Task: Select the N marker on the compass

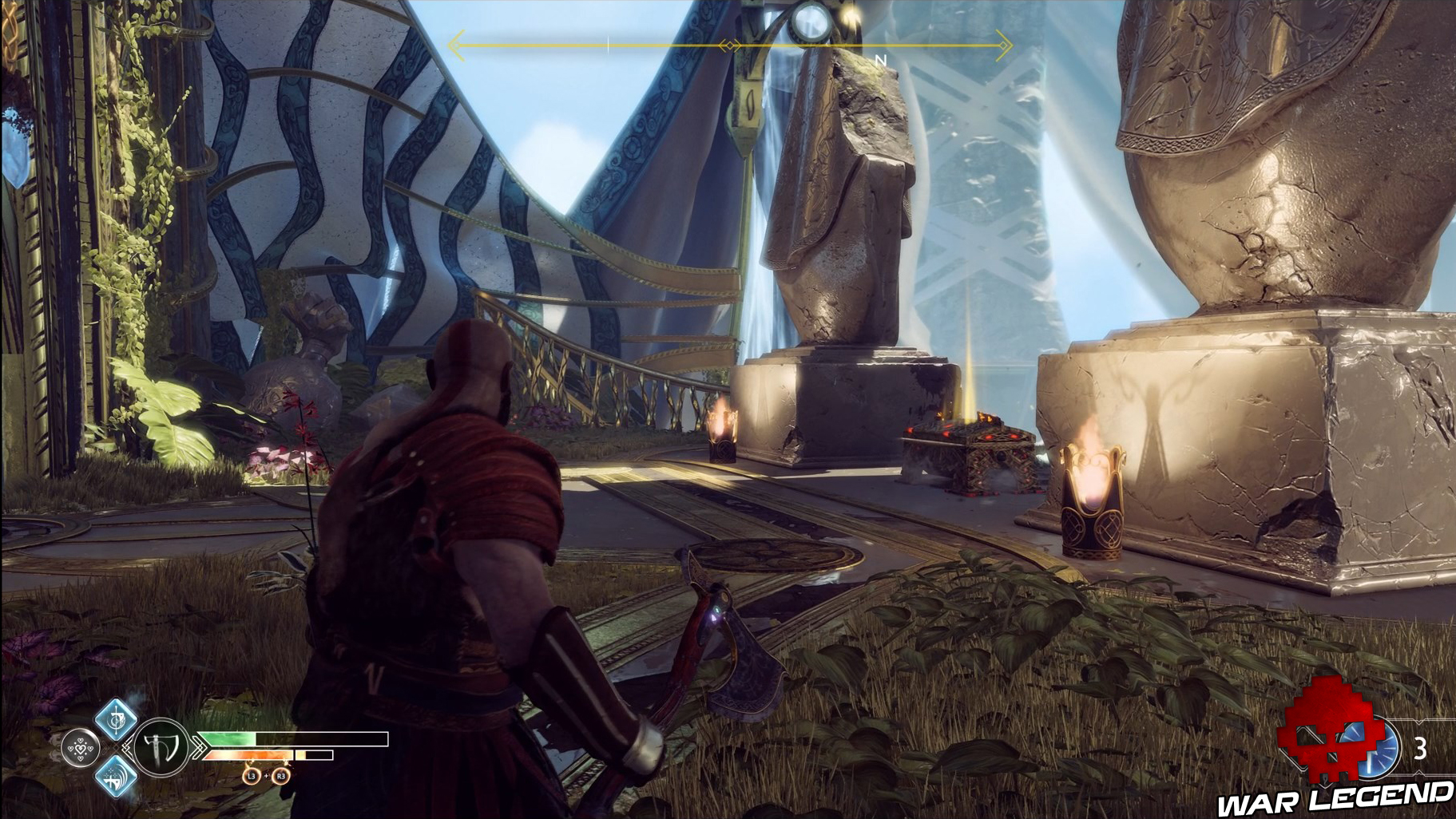Action: pyautogui.click(x=881, y=58)
